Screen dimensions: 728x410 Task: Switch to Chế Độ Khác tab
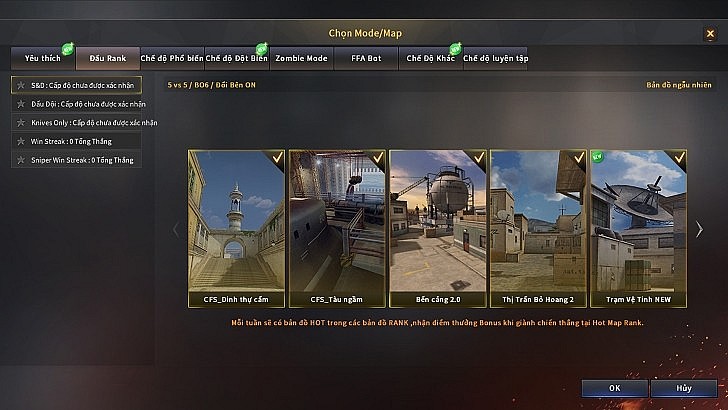click(430, 59)
